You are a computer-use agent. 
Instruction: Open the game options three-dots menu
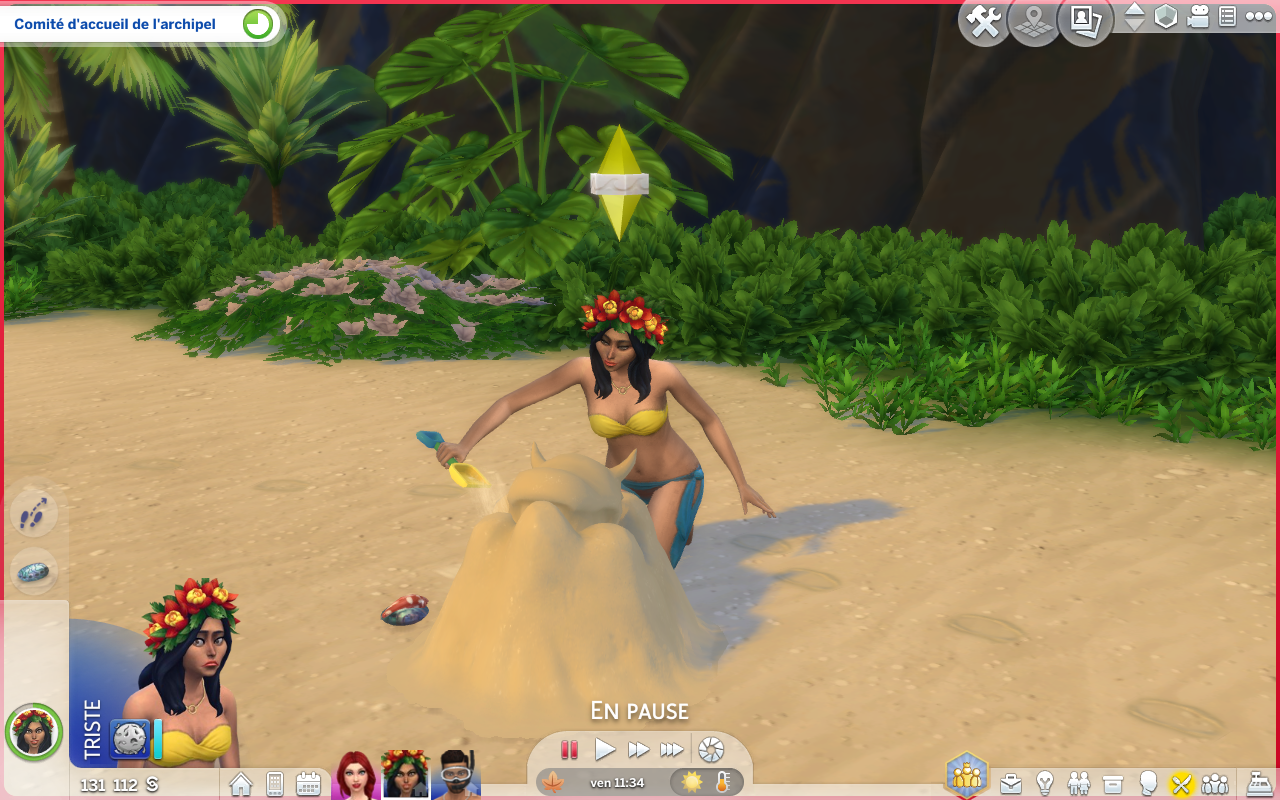(x=1258, y=17)
